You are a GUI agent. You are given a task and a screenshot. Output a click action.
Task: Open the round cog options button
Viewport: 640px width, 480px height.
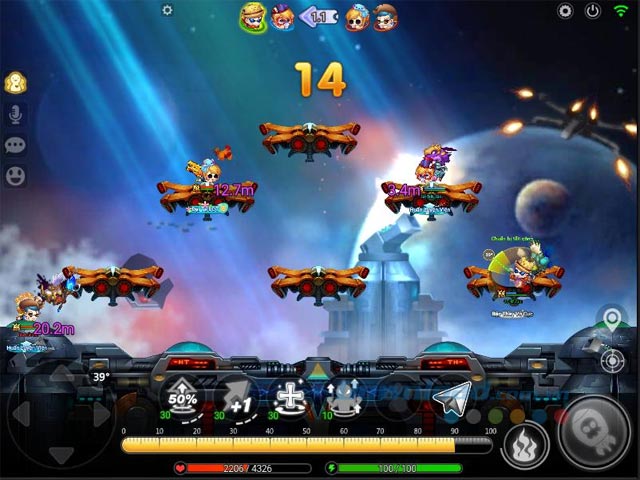[565, 11]
